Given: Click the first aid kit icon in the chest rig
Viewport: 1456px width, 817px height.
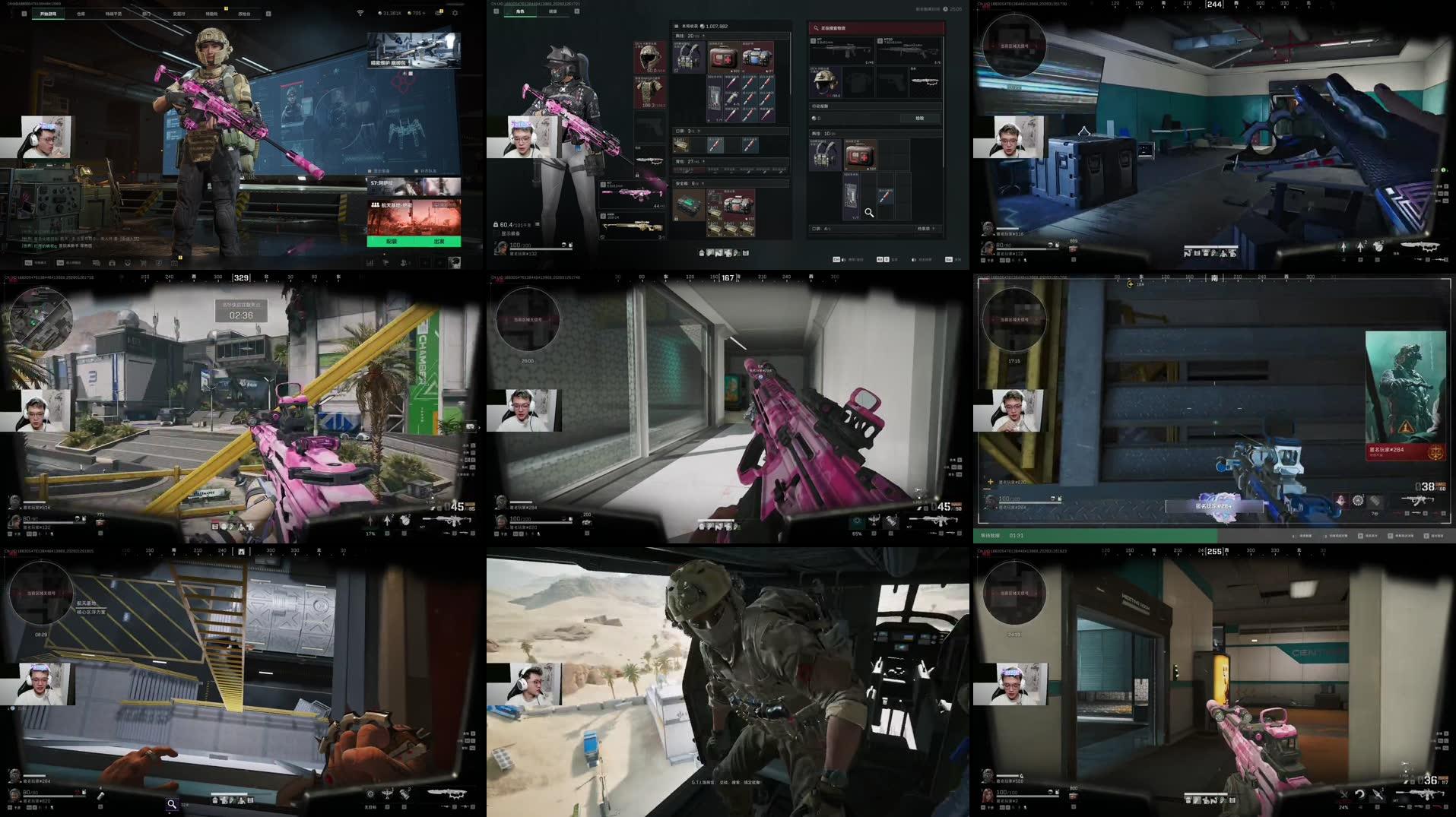Looking at the screenshot, I should [723, 57].
